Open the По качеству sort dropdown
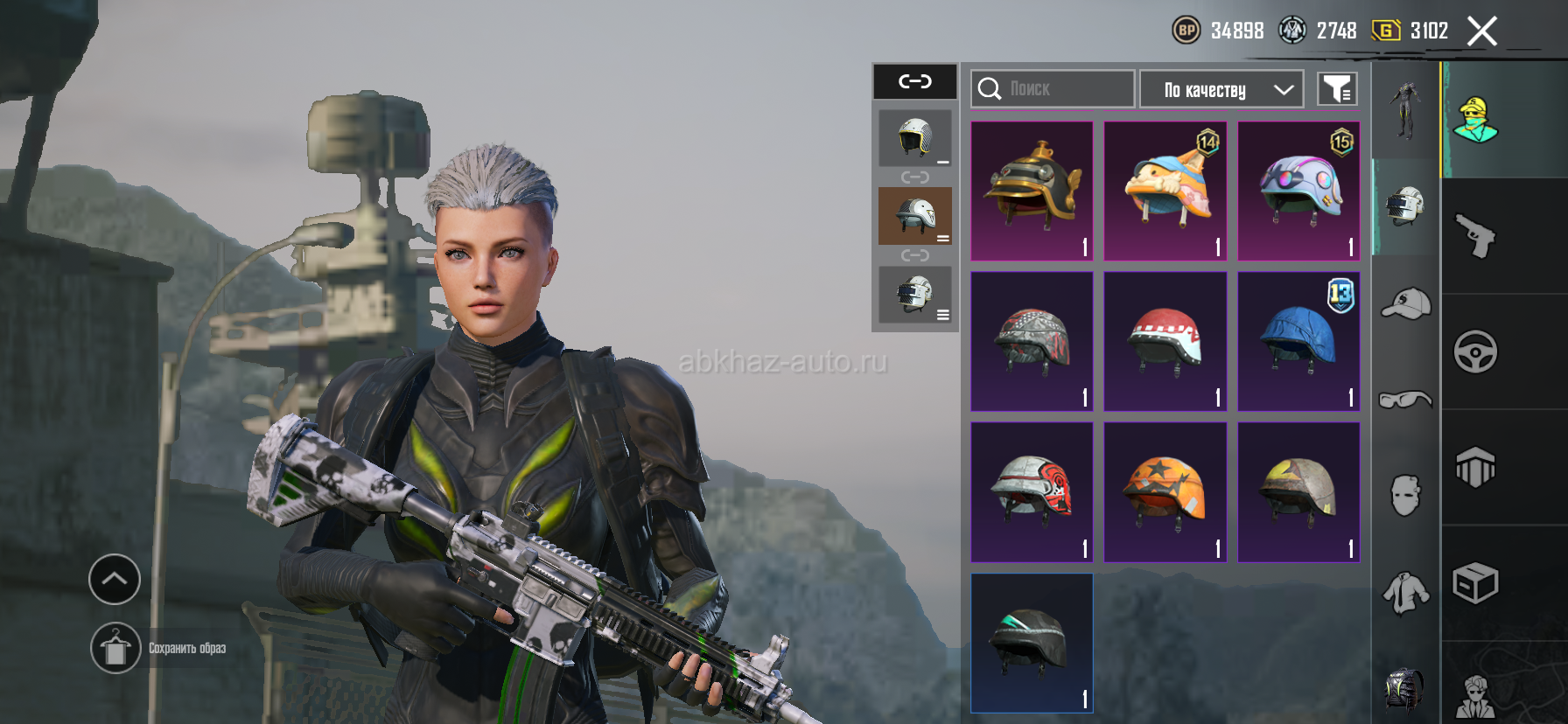 pos(1221,89)
